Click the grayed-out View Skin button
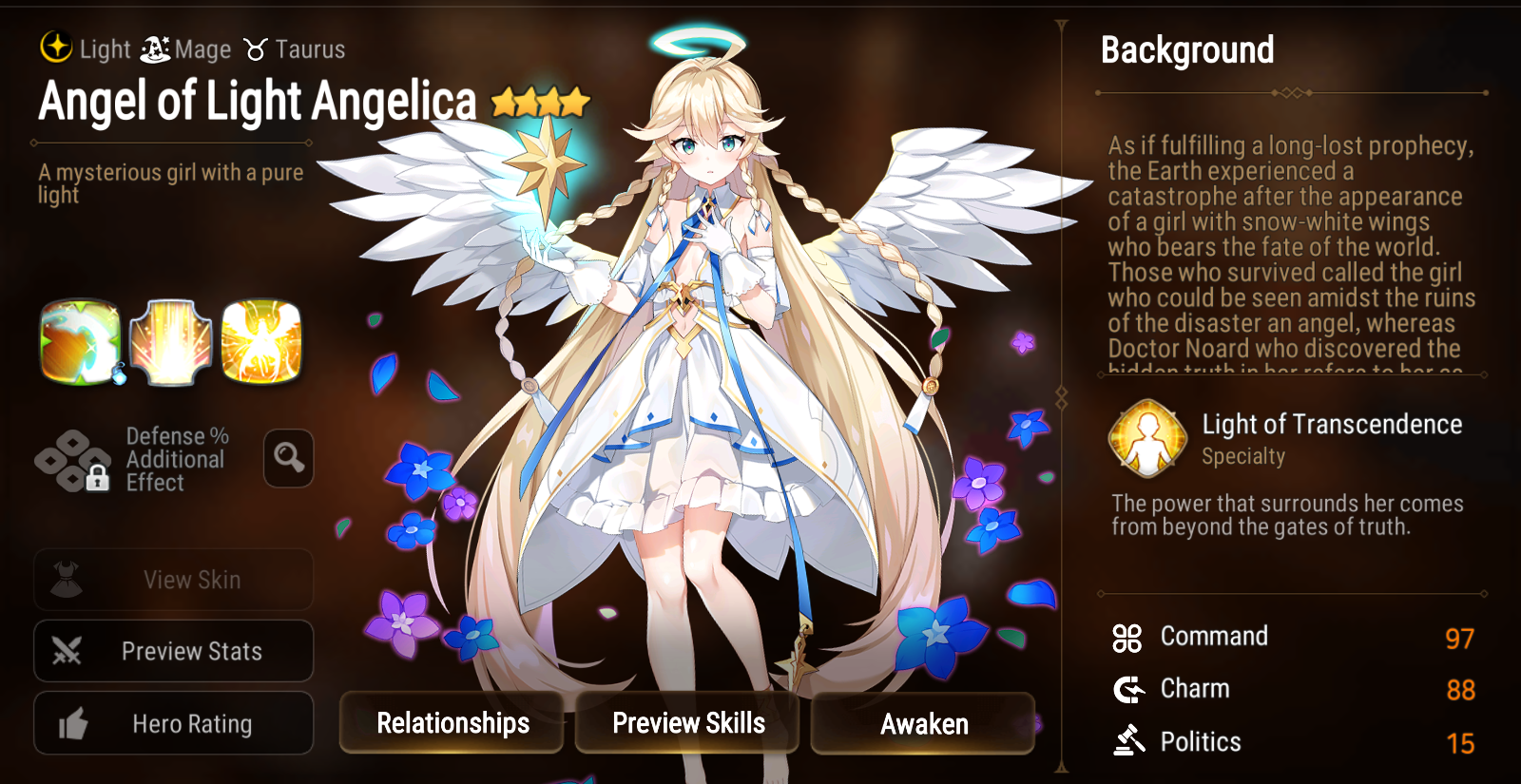Screen dimensions: 1521x784 (173, 580)
